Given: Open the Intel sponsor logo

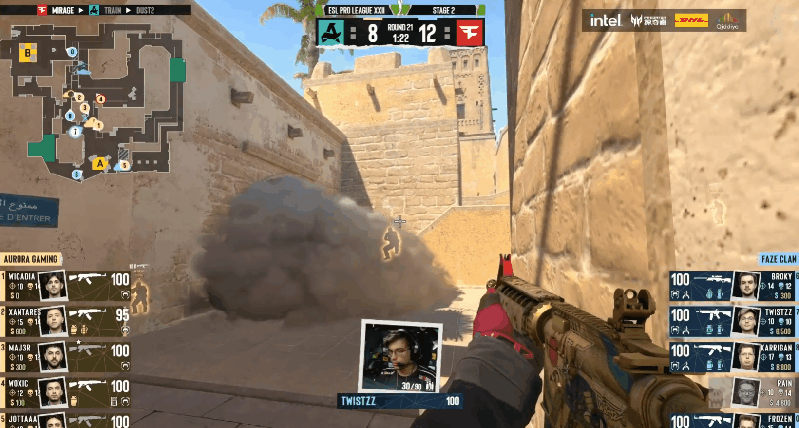Looking at the screenshot, I should (x=605, y=20).
